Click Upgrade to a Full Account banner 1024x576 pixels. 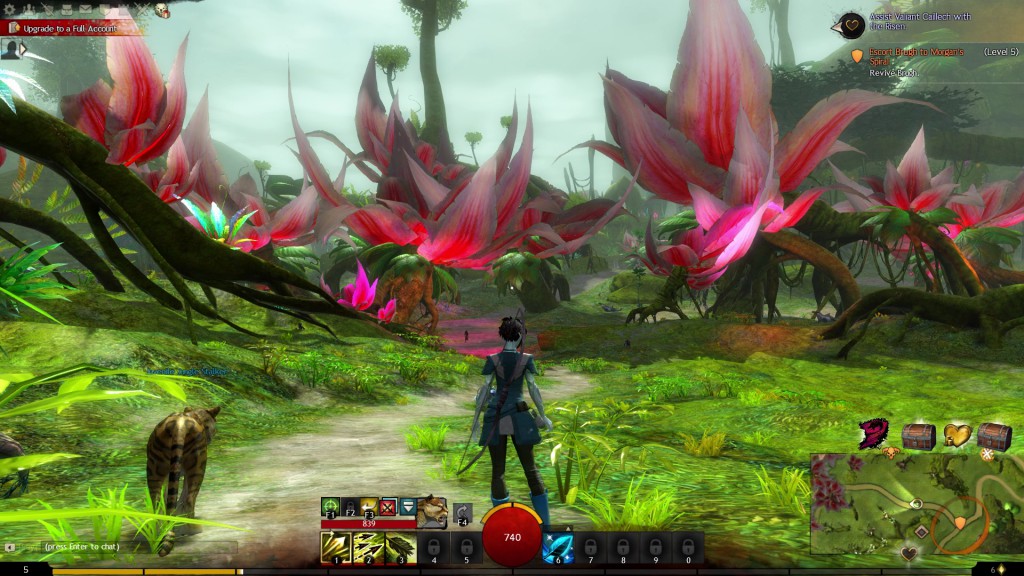(68, 29)
